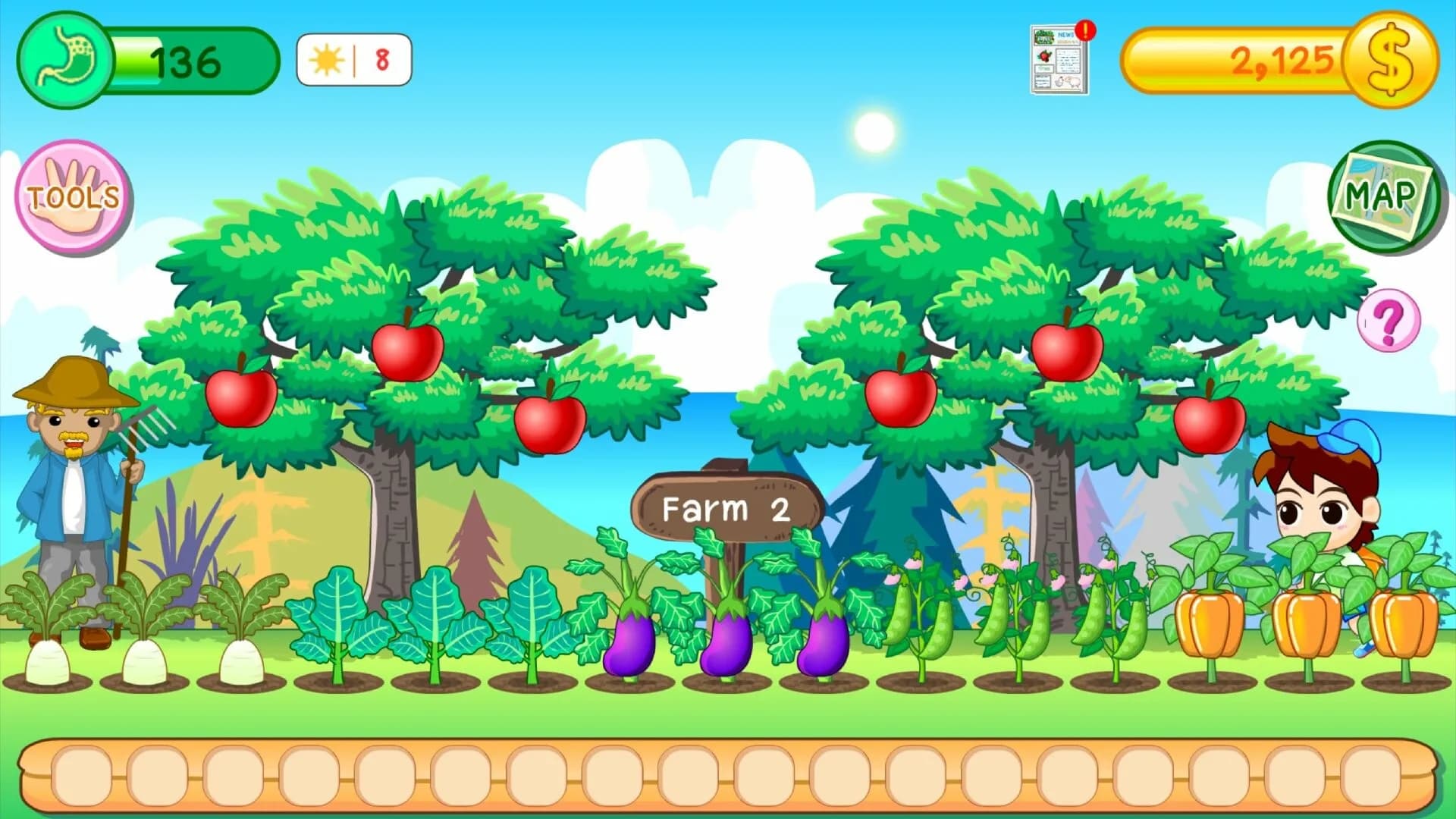
Task: Open the MAP screen
Action: [1385, 199]
